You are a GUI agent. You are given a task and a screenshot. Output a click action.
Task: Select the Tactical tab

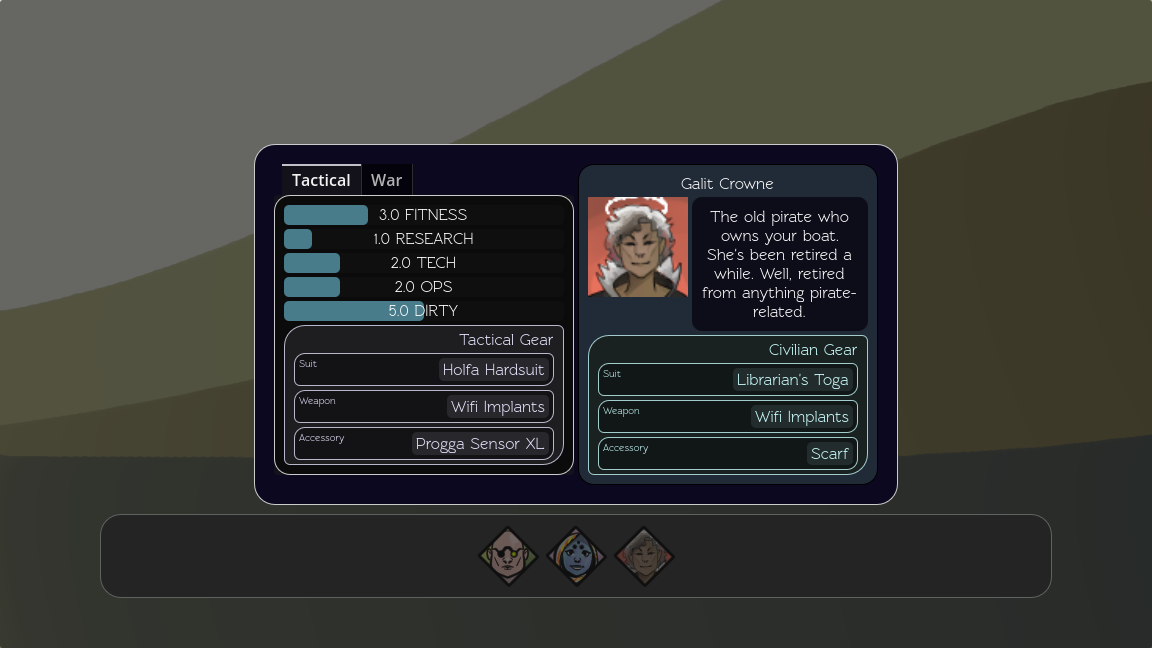coord(321,180)
